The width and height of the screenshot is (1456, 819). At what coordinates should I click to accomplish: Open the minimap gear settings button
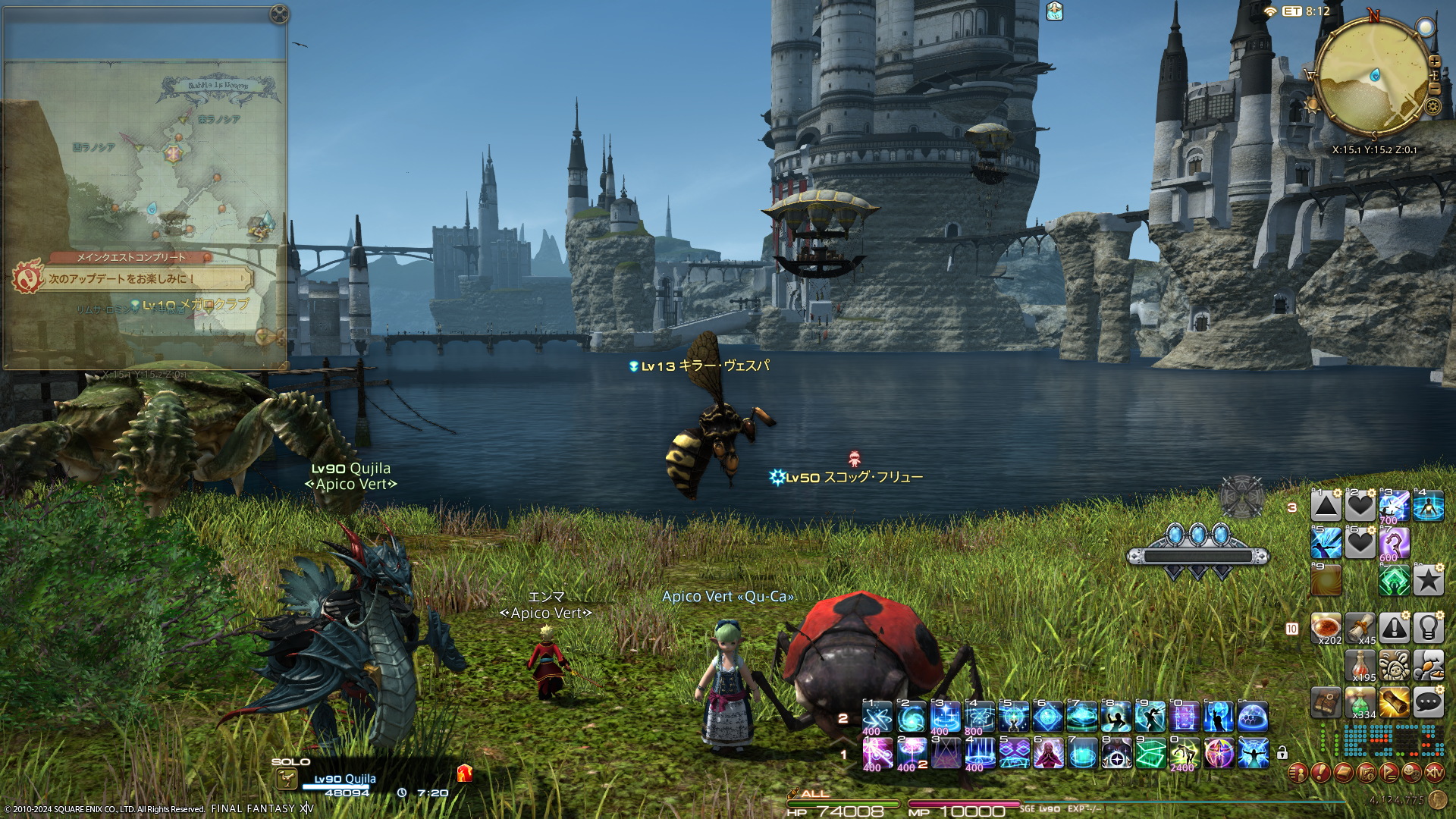tap(1432, 106)
